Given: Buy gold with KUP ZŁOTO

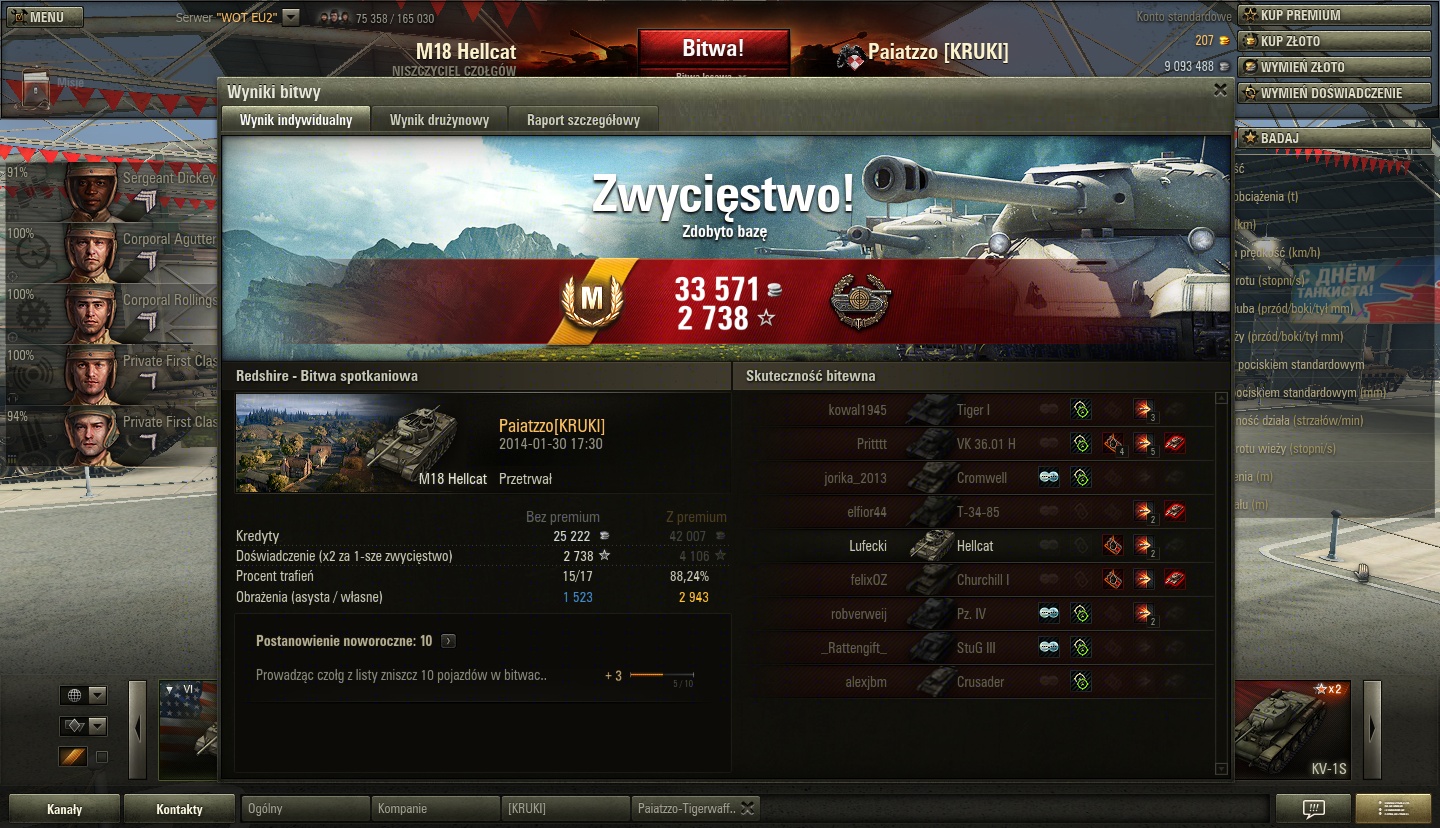Looking at the screenshot, I should [x=1335, y=41].
